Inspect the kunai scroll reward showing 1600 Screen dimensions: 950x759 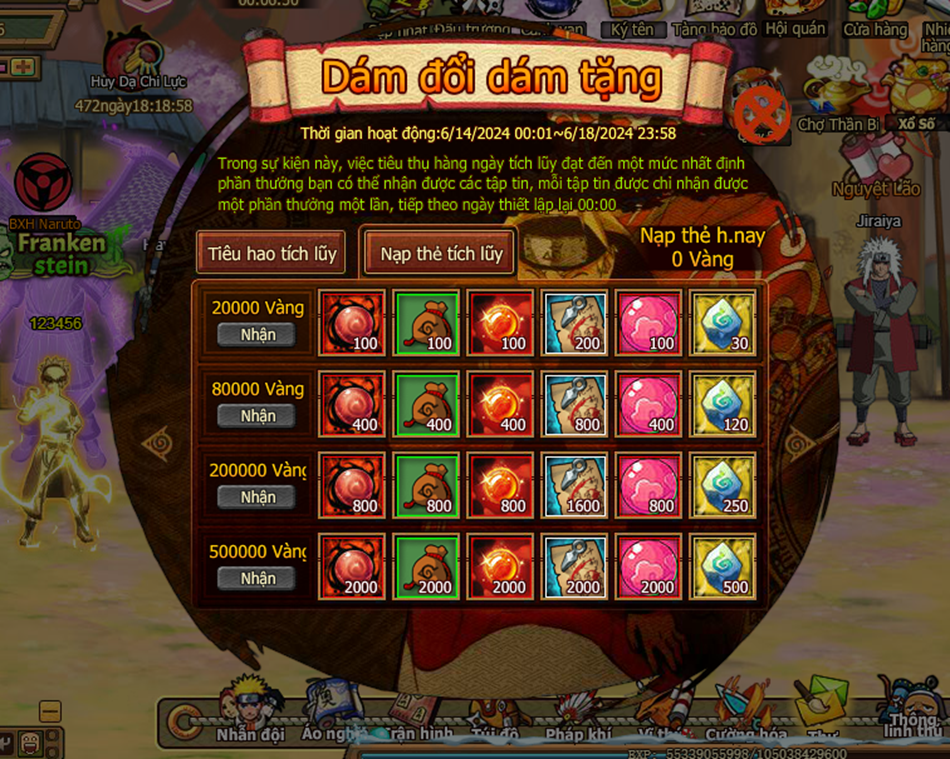tap(574, 486)
